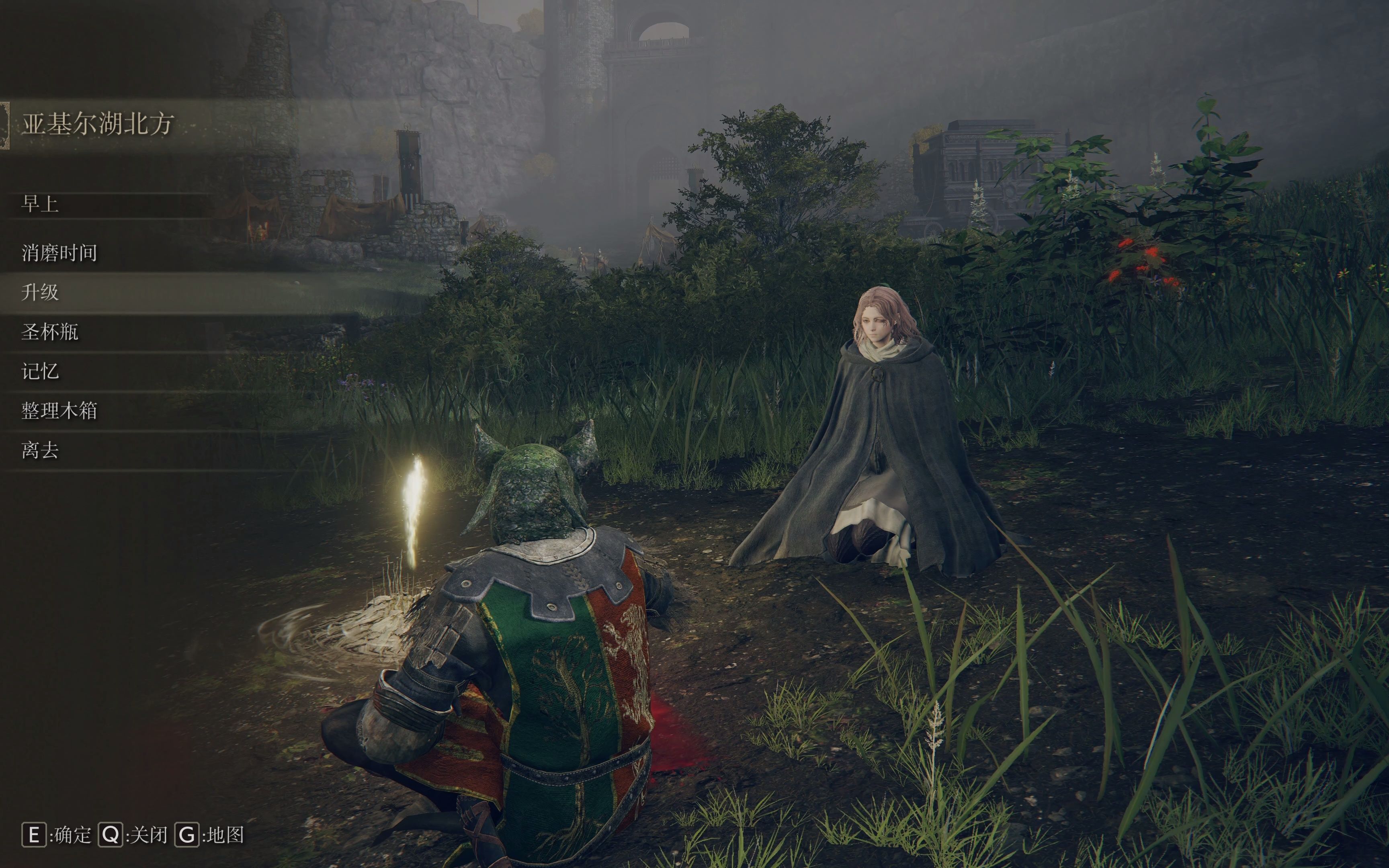Choose the 升级 level up option

pos(40,293)
